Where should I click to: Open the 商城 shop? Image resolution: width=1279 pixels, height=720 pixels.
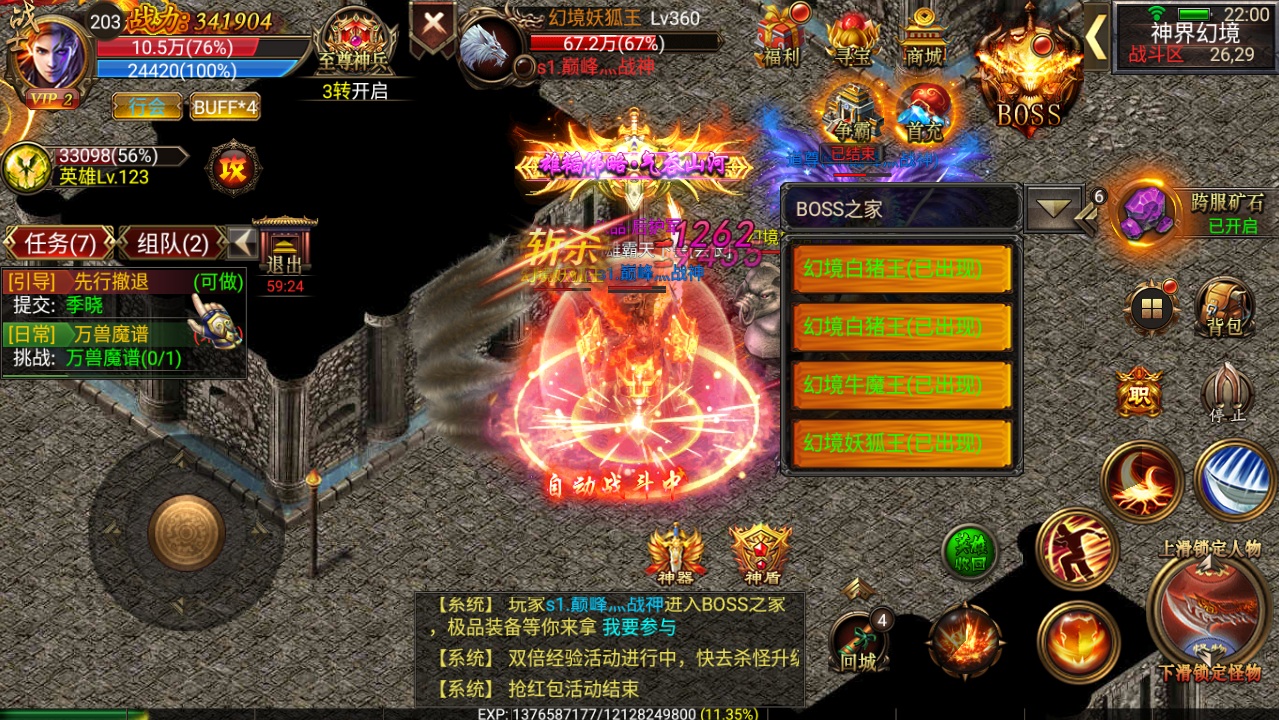tap(924, 37)
